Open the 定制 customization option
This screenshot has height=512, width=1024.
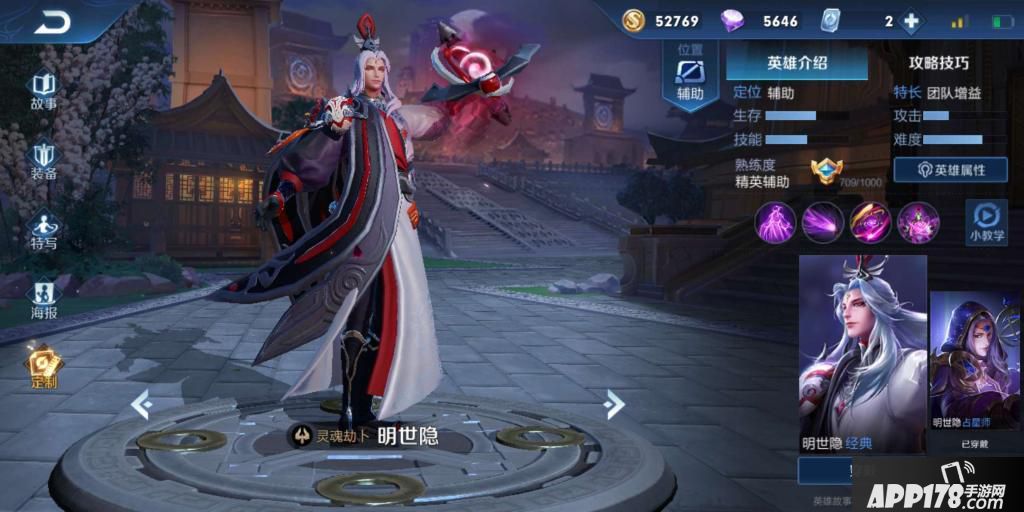[x=44, y=367]
